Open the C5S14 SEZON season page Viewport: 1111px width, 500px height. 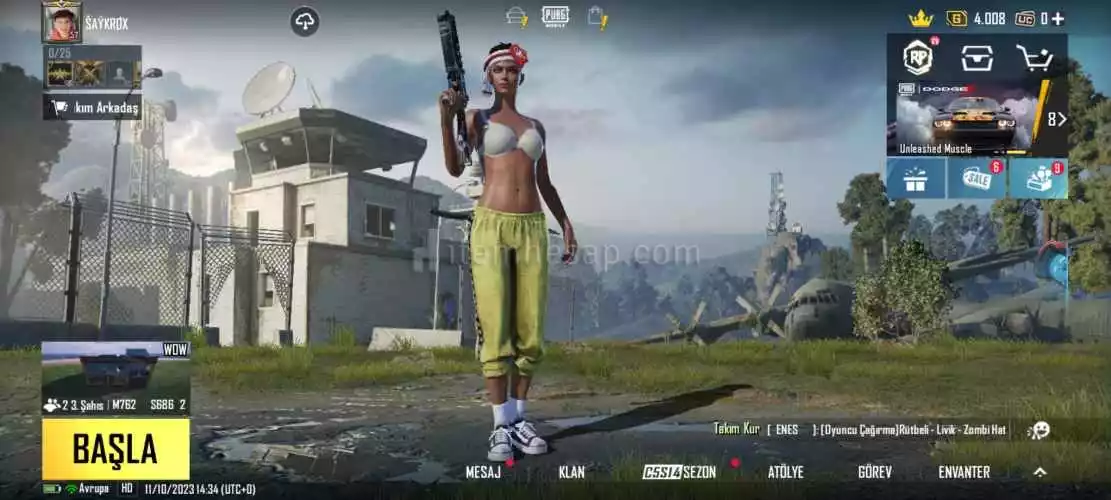pyautogui.click(x=680, y=472)
